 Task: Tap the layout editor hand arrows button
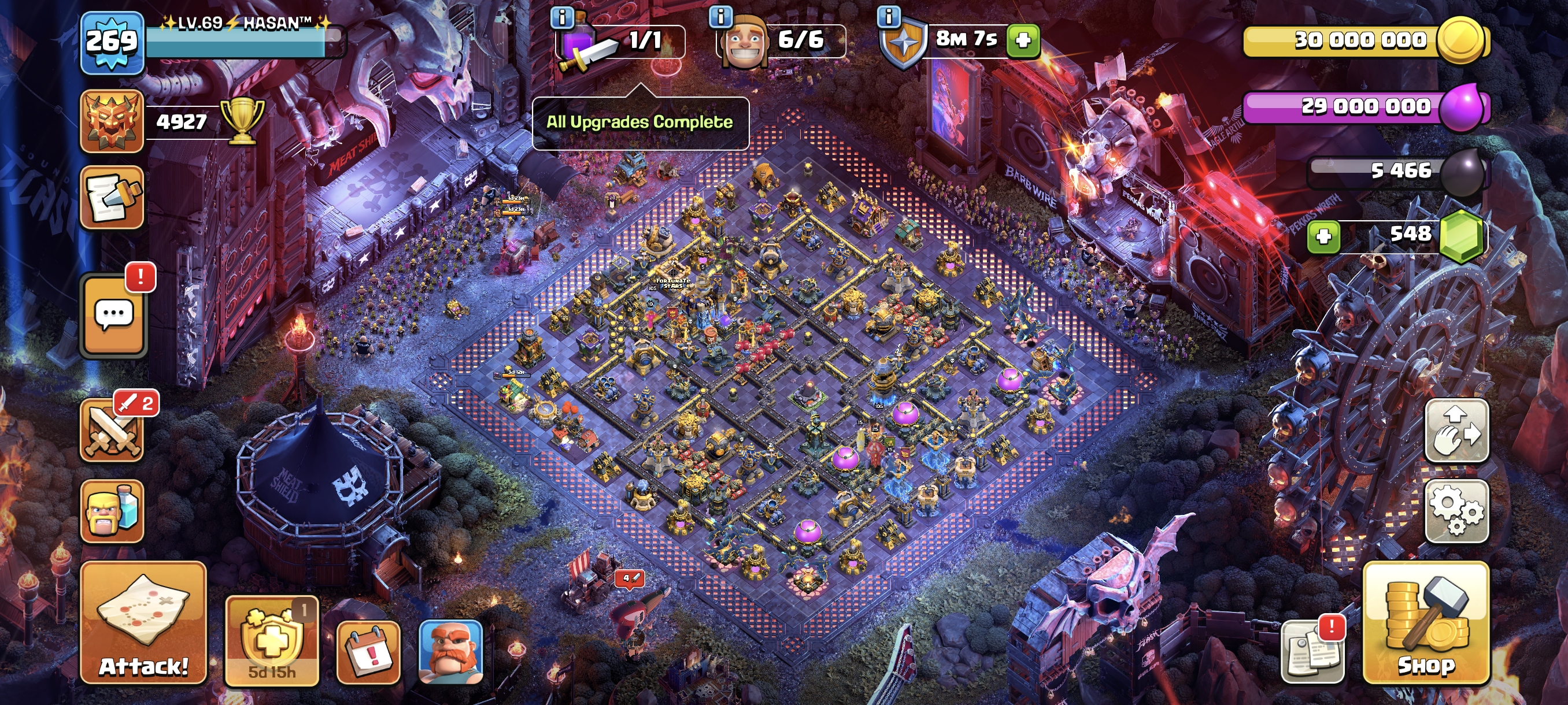pos(1456,431)
